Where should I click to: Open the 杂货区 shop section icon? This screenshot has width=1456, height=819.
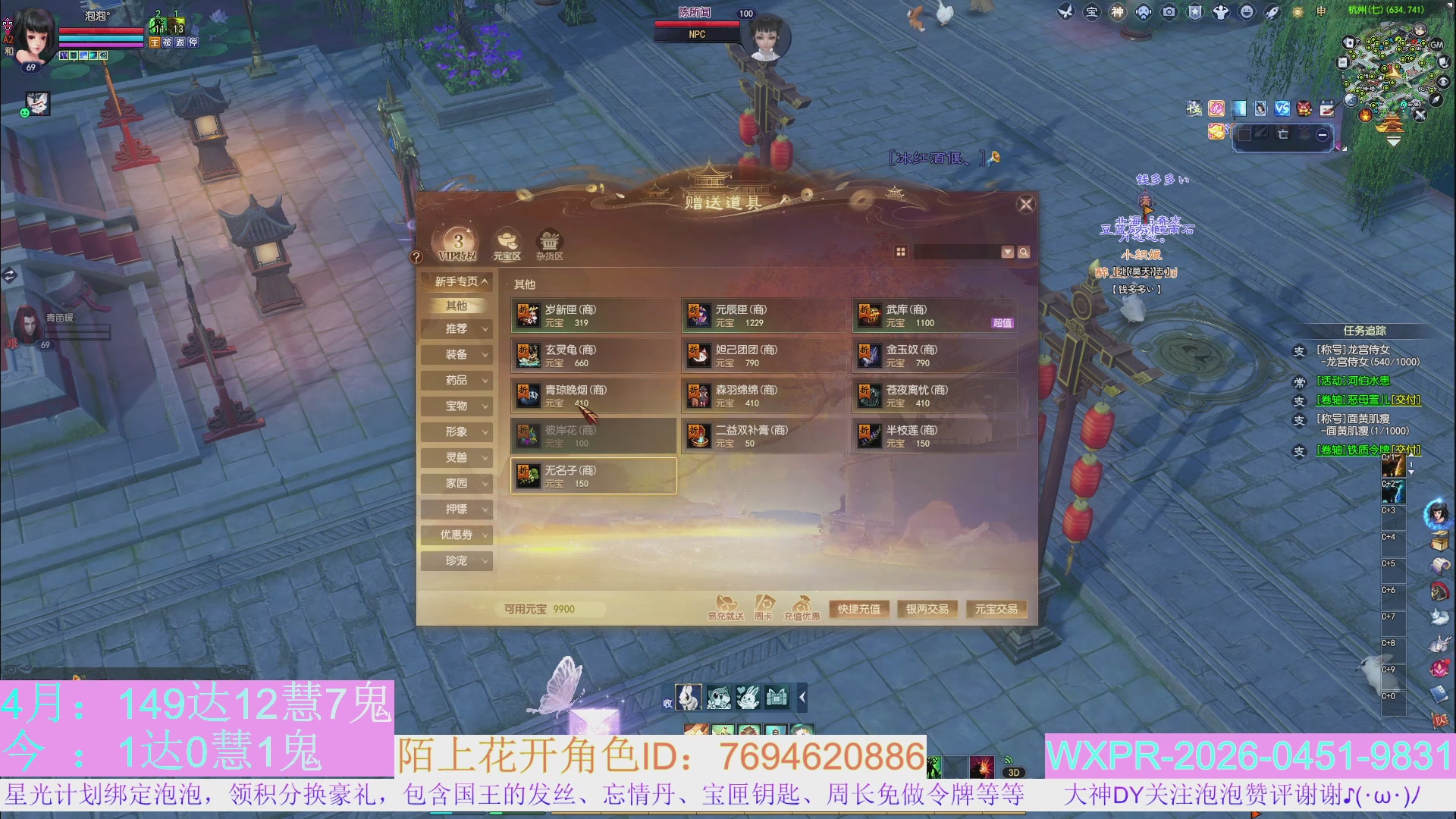[x=549, y=243]
